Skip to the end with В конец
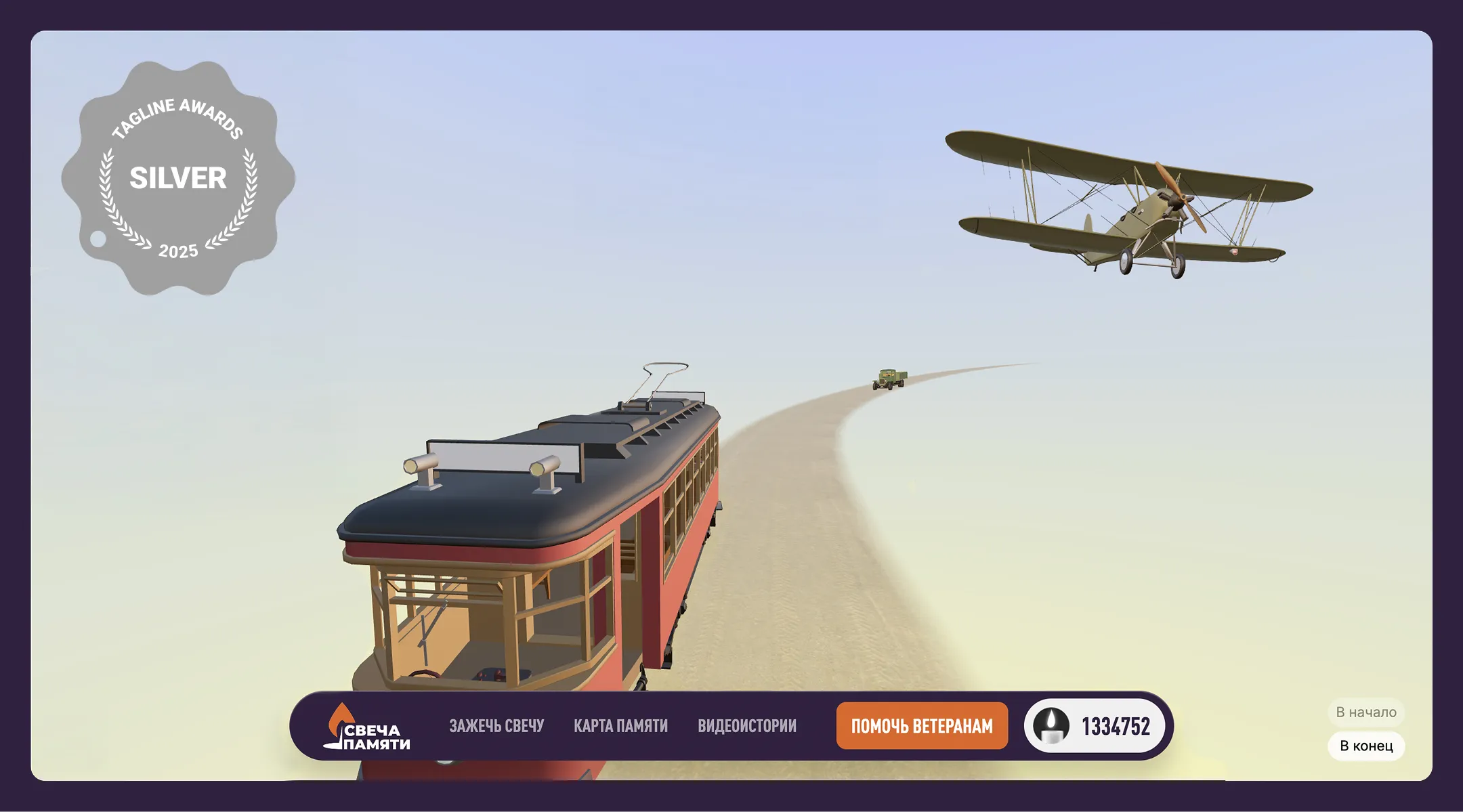Viewport: 1463px width, 812px height. (x=1365, y=746)
